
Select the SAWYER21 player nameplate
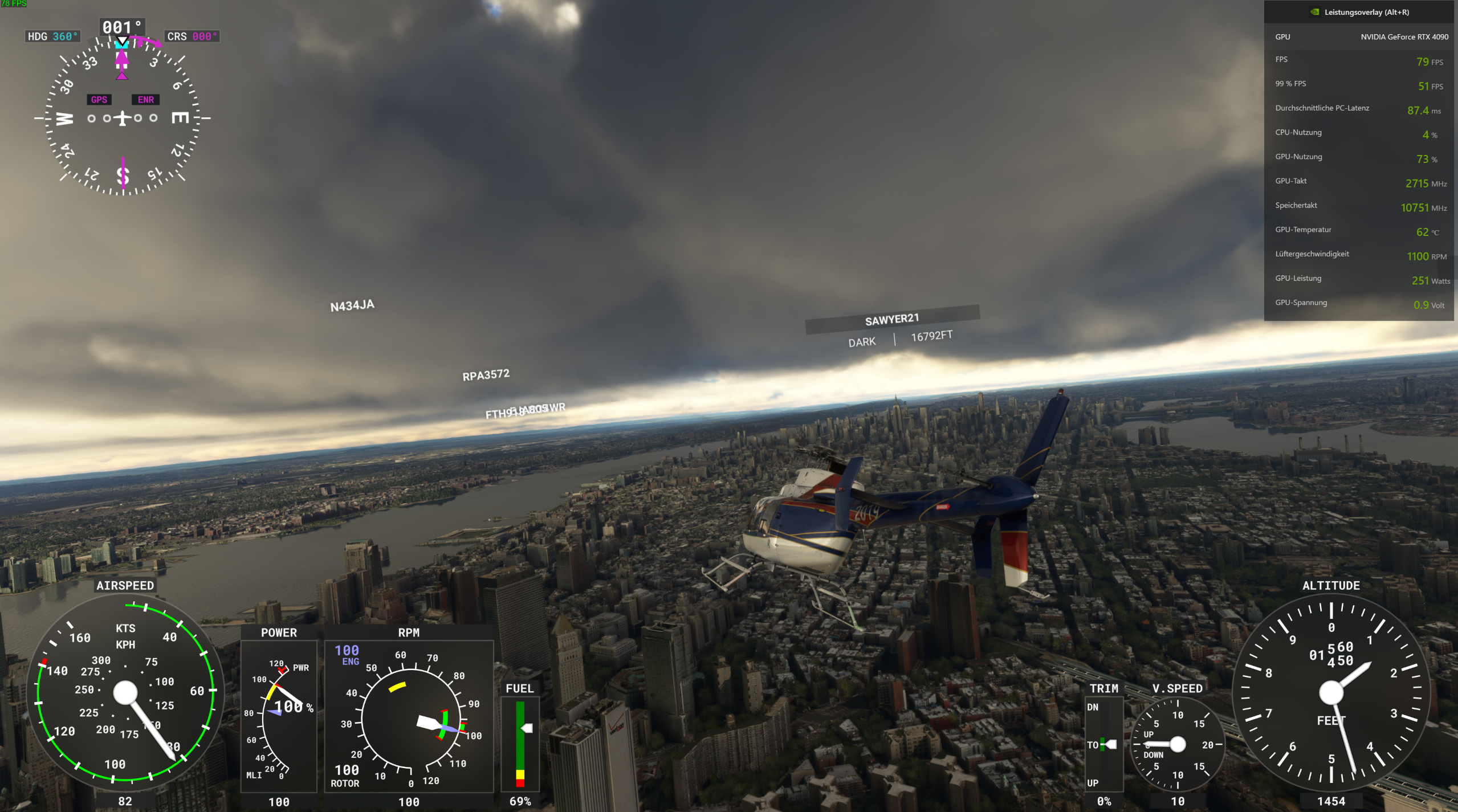892,319
